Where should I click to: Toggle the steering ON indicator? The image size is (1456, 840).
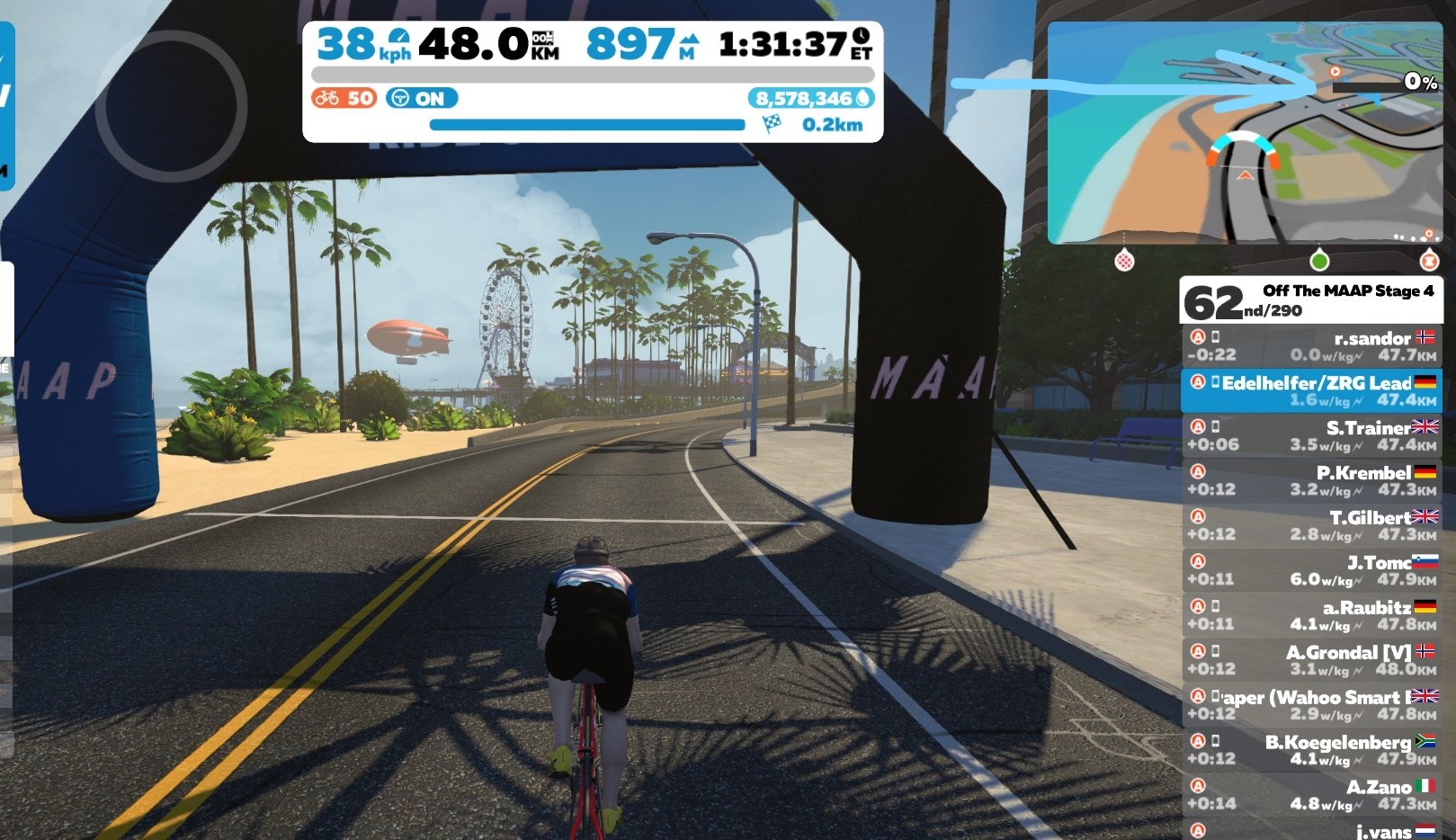422,98
